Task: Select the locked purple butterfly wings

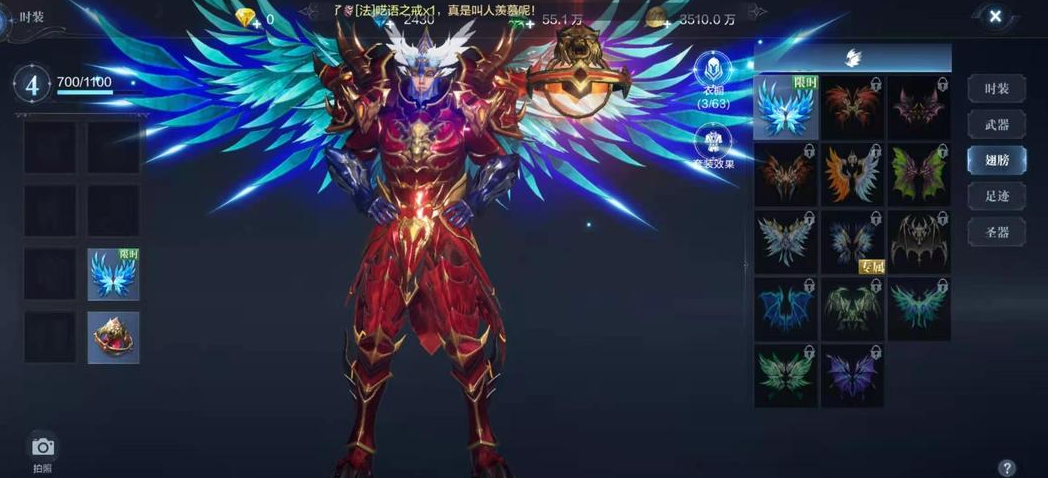Action: (x=852, y=375)
